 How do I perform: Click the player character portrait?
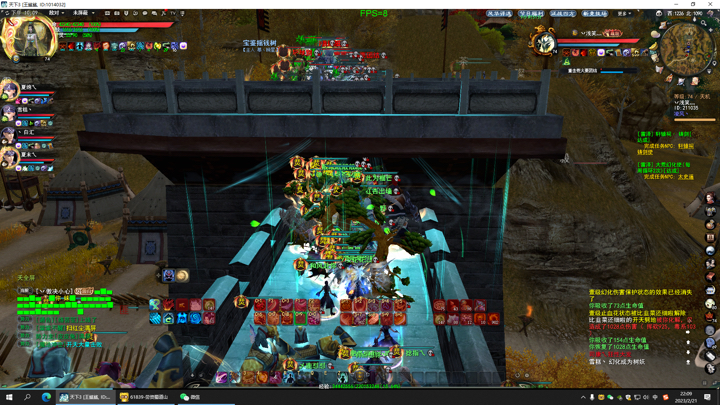coord(29,38)
